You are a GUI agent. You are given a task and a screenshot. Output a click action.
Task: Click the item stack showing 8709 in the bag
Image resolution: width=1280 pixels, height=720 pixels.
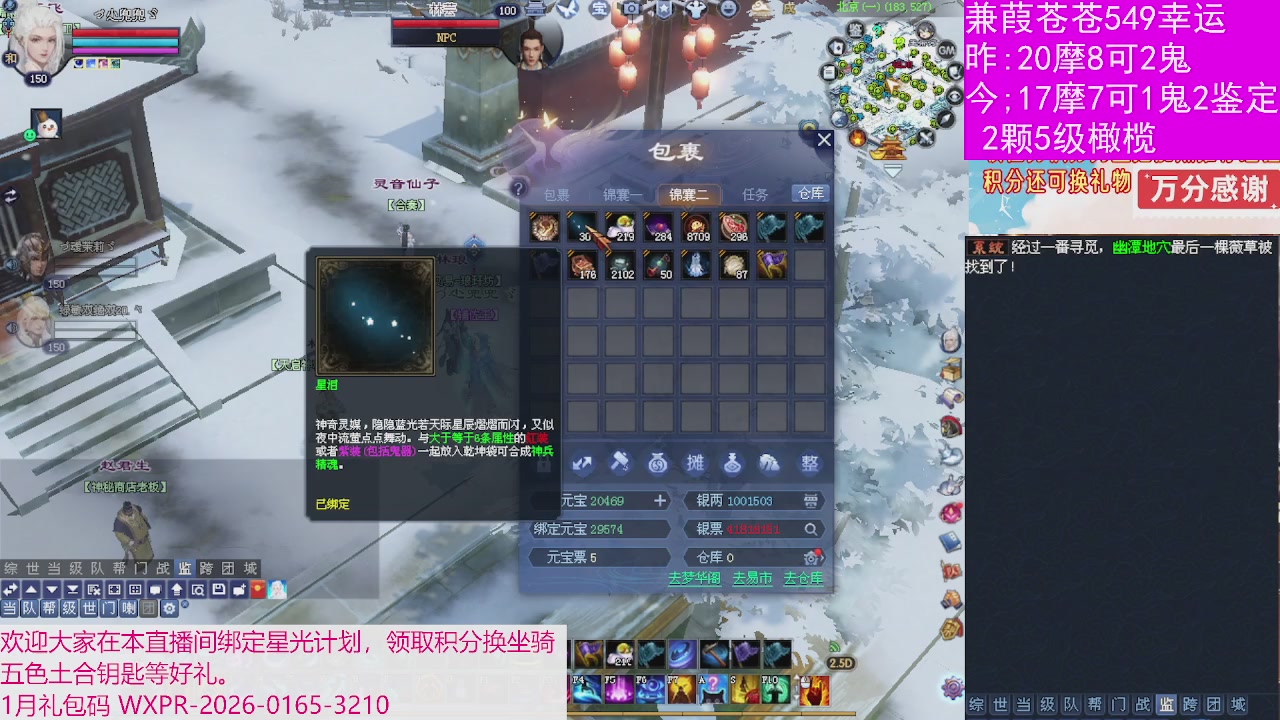tap(700, 225)
